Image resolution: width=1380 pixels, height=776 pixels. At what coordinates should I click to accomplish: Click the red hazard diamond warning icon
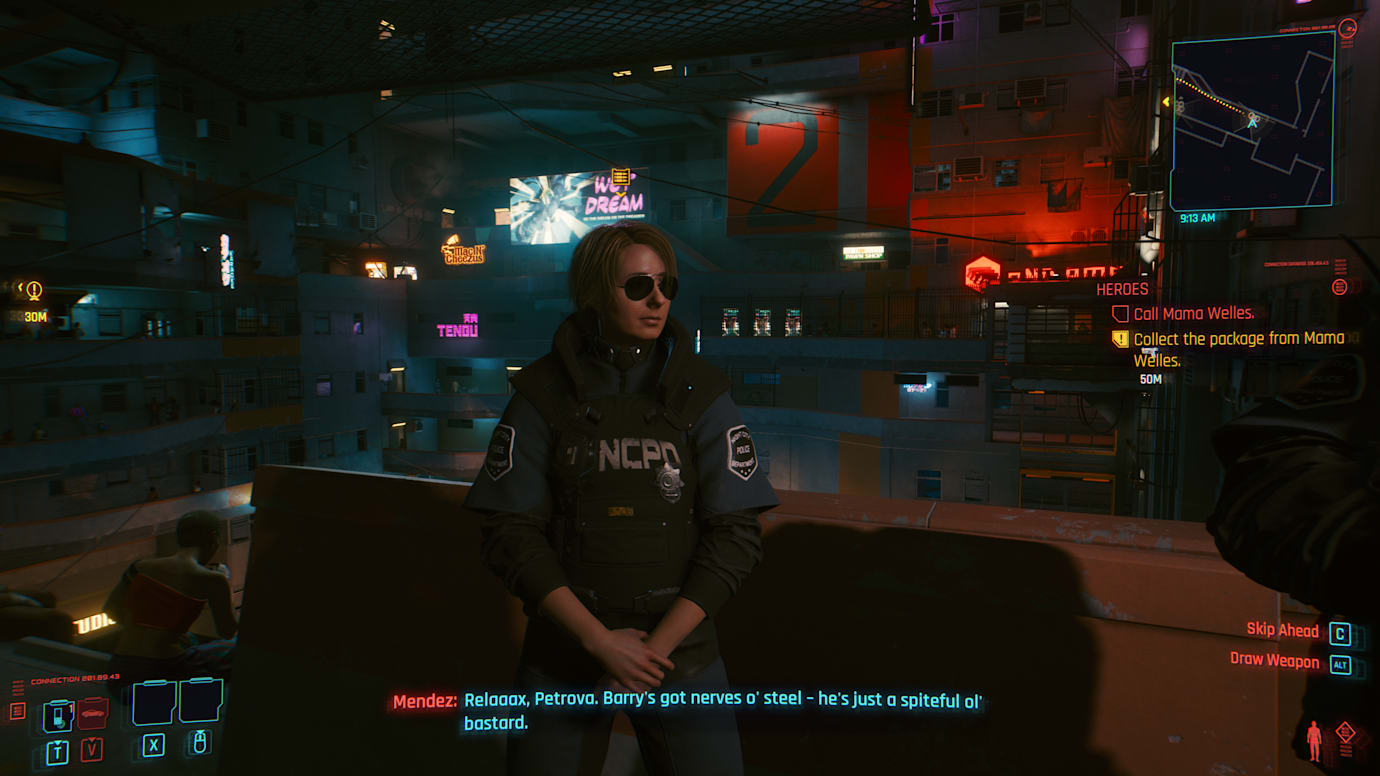click(x=1345, y=731)
